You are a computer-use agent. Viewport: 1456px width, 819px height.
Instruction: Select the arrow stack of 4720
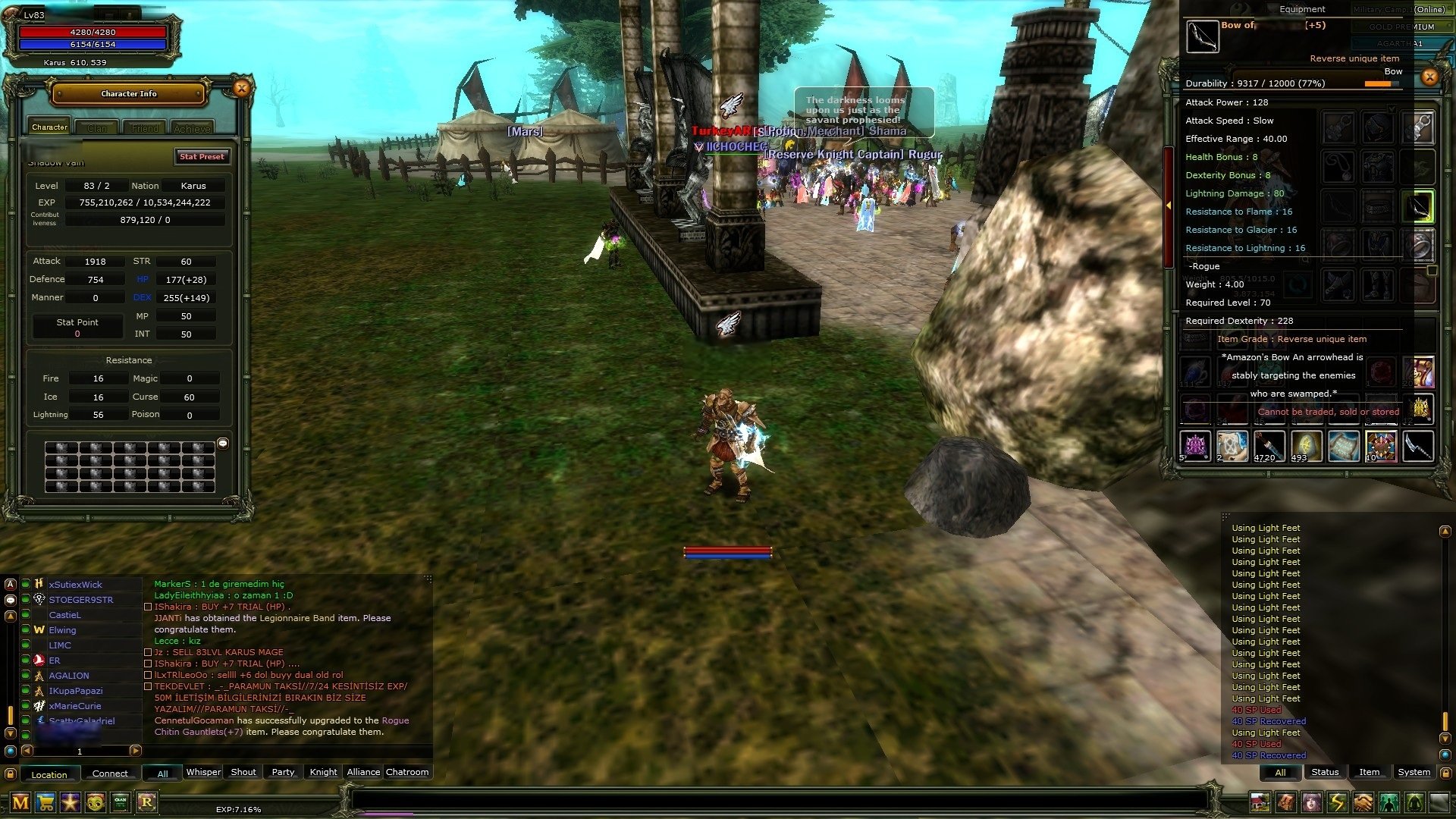click(x=1269, y=446)
